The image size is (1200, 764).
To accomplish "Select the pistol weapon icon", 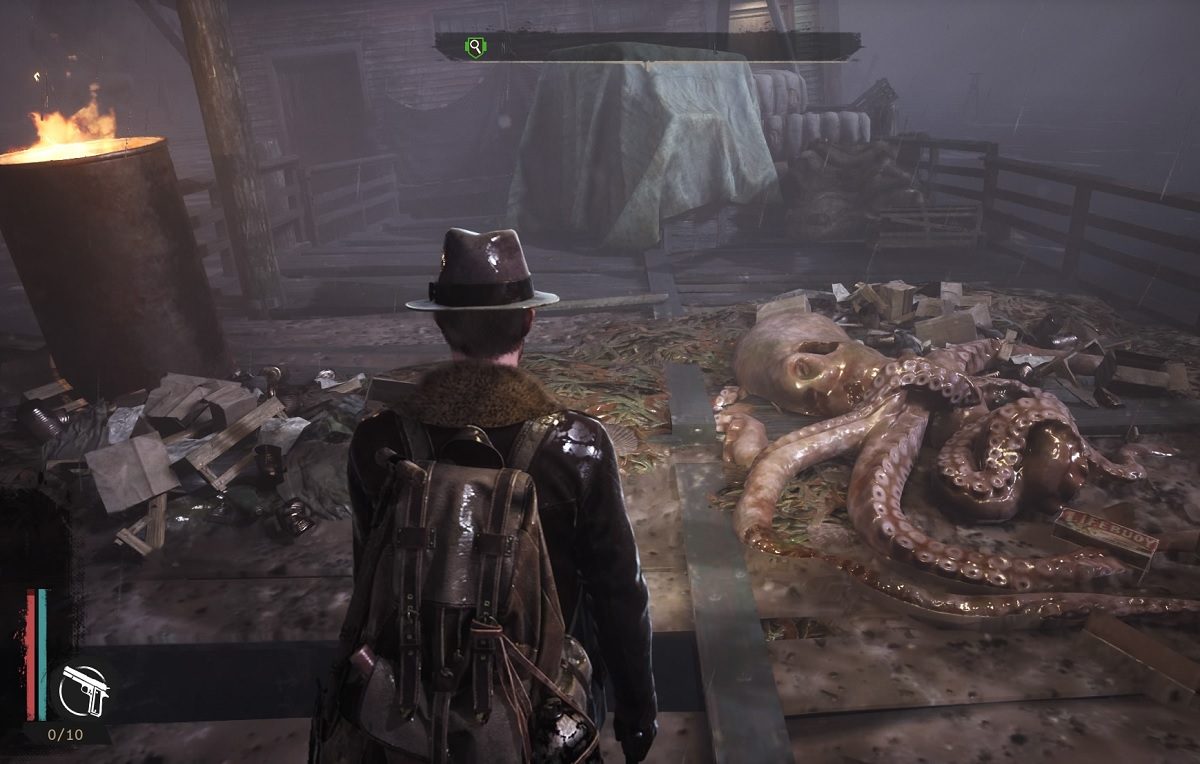I will pyautogui.click(x=84, y=692).
